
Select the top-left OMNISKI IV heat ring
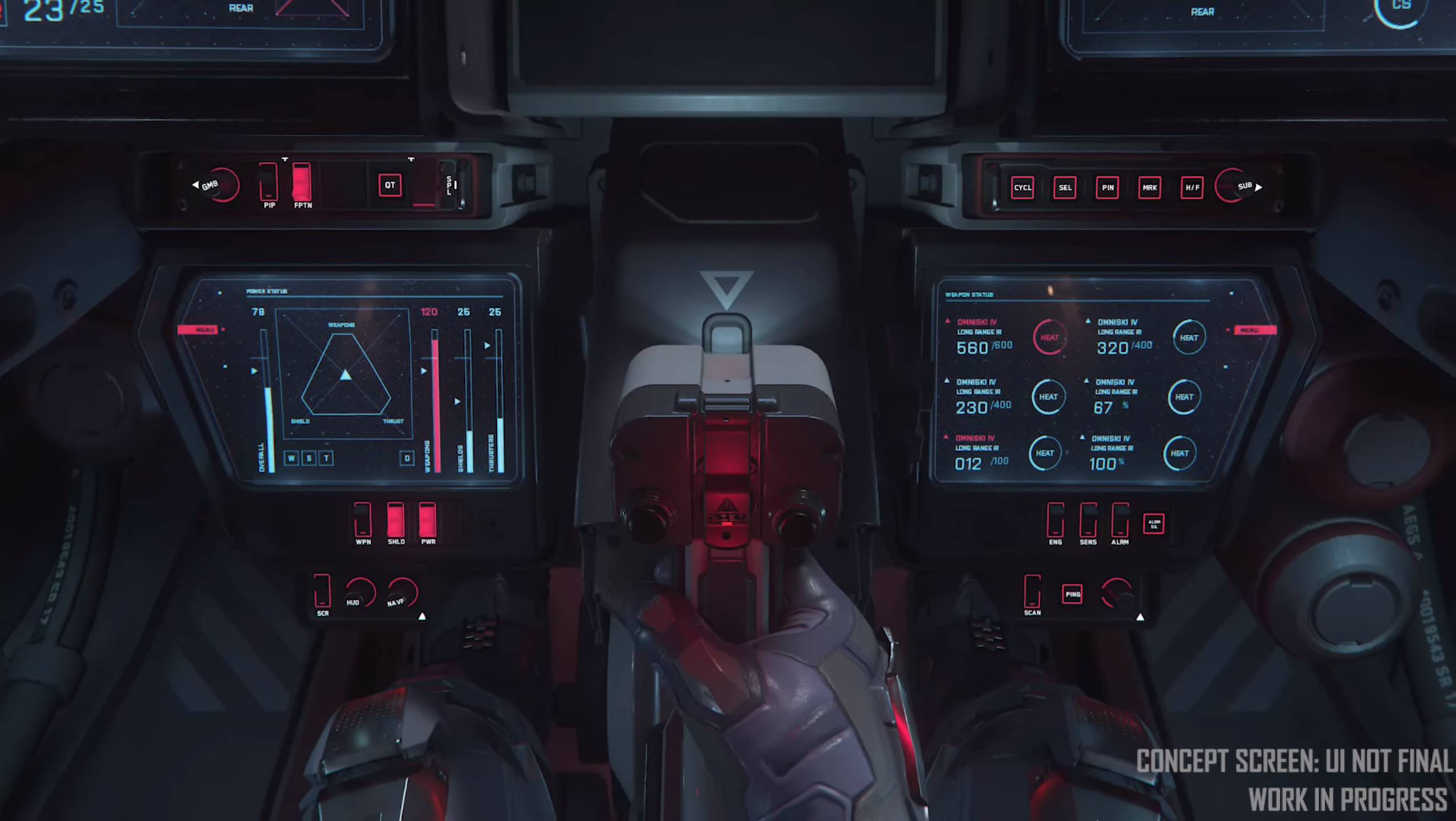click(1049, 338)
